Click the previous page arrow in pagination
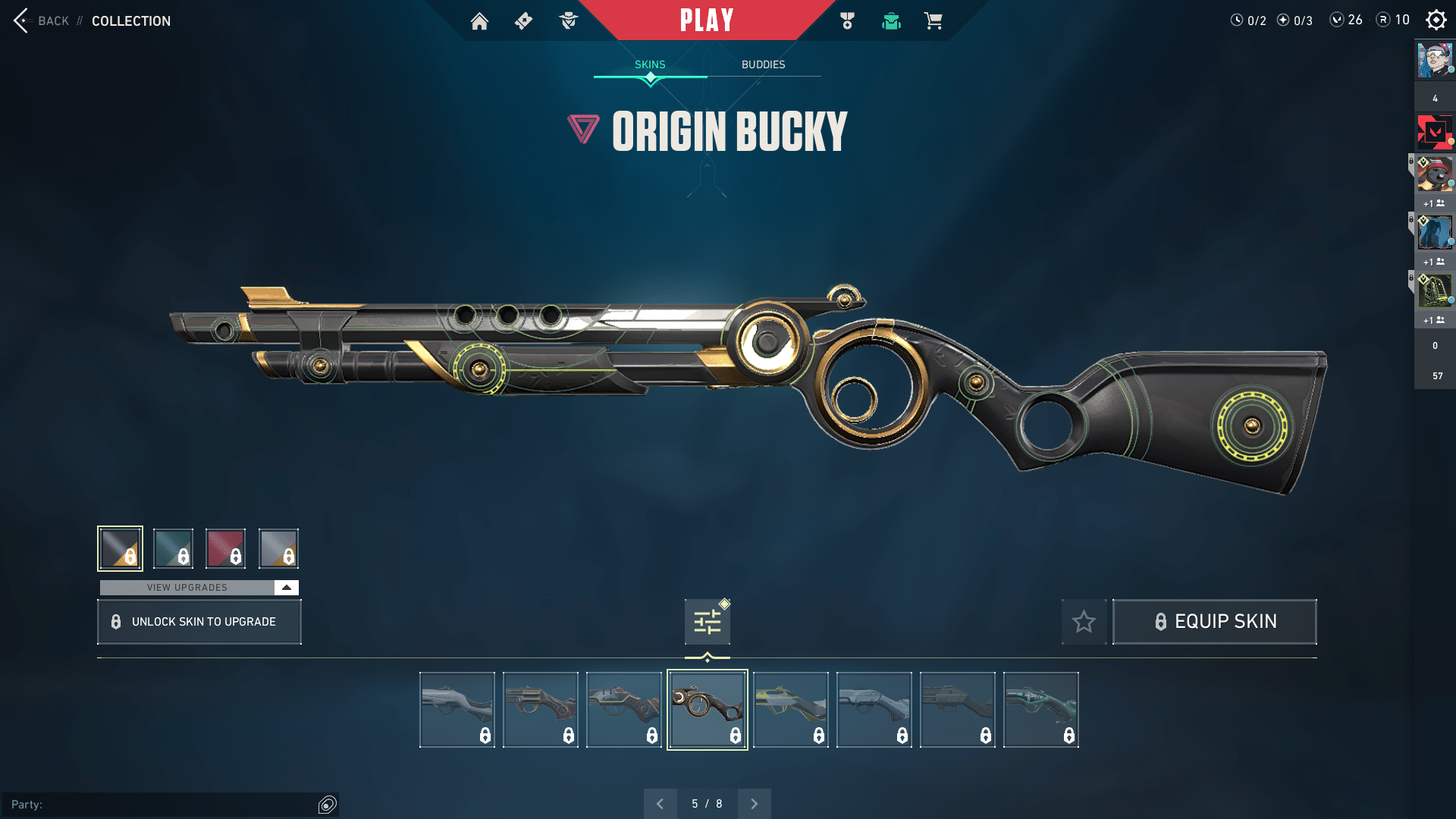 (x=661, y=803)
